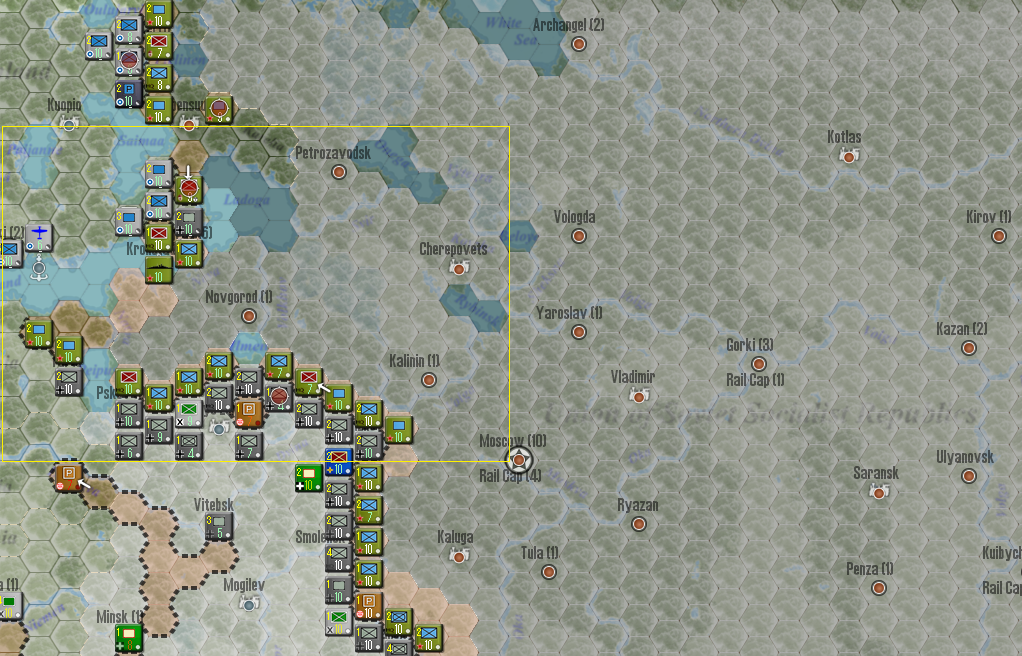Choose the Vologda city marker
The width and height of the screenshot is (1022, 656).
578,236
